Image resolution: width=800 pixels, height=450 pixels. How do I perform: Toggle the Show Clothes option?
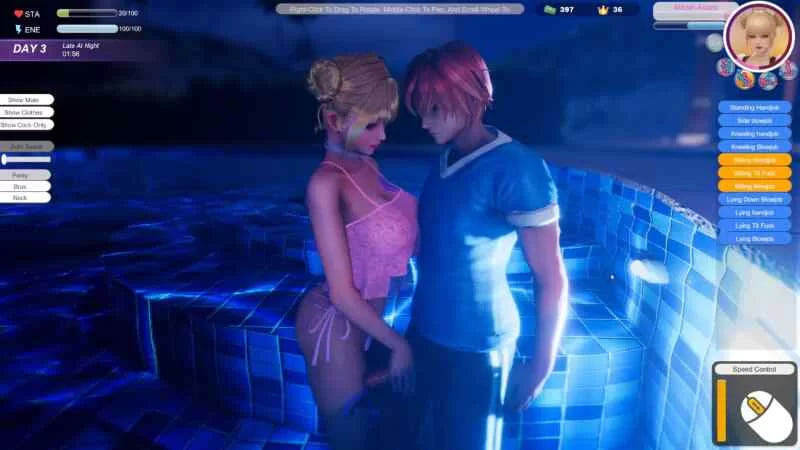tap(25, 113)
